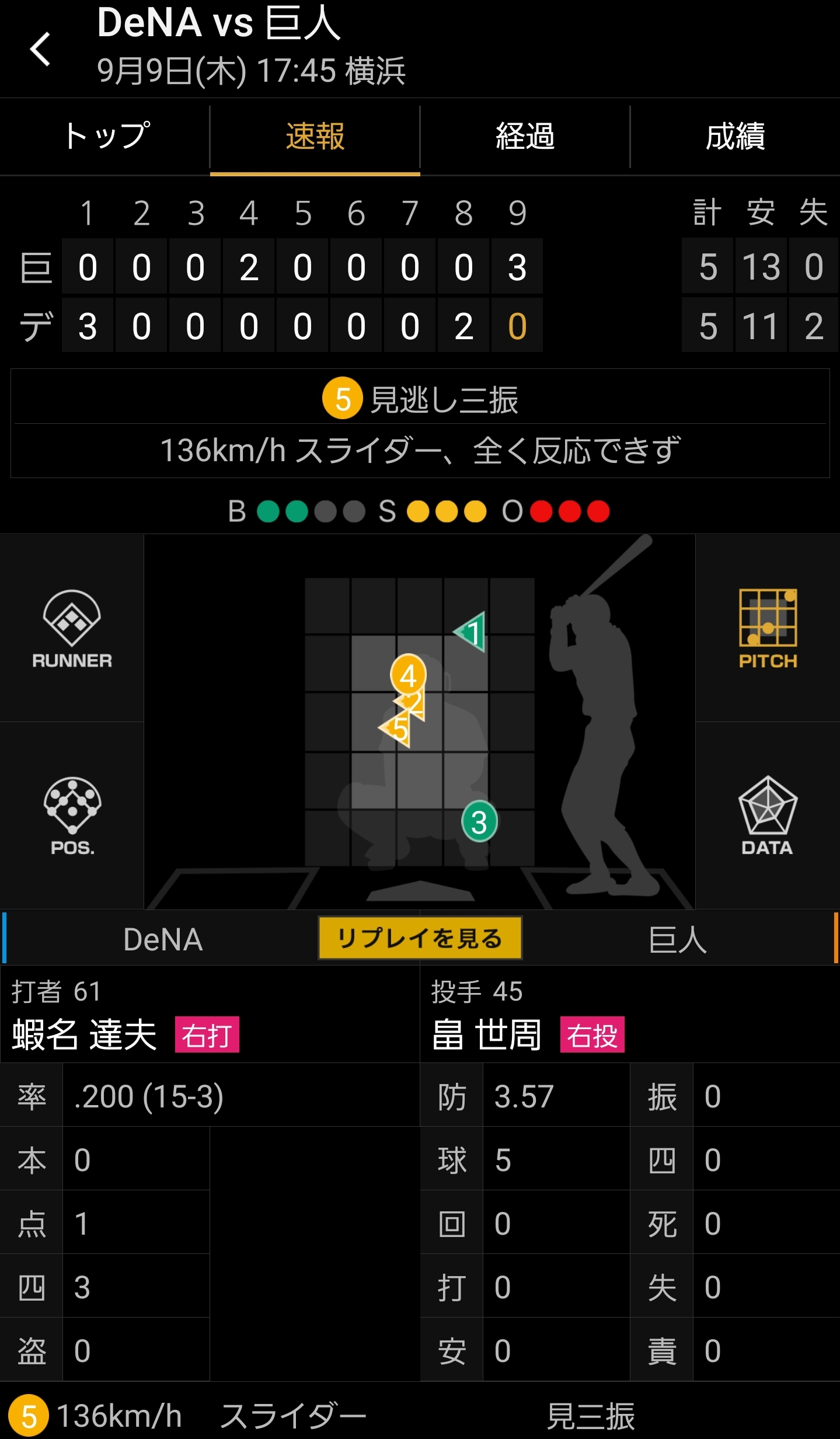Choose pitch marker number 4
Viewport: 840px width, 1439px height.
(408, 674)
